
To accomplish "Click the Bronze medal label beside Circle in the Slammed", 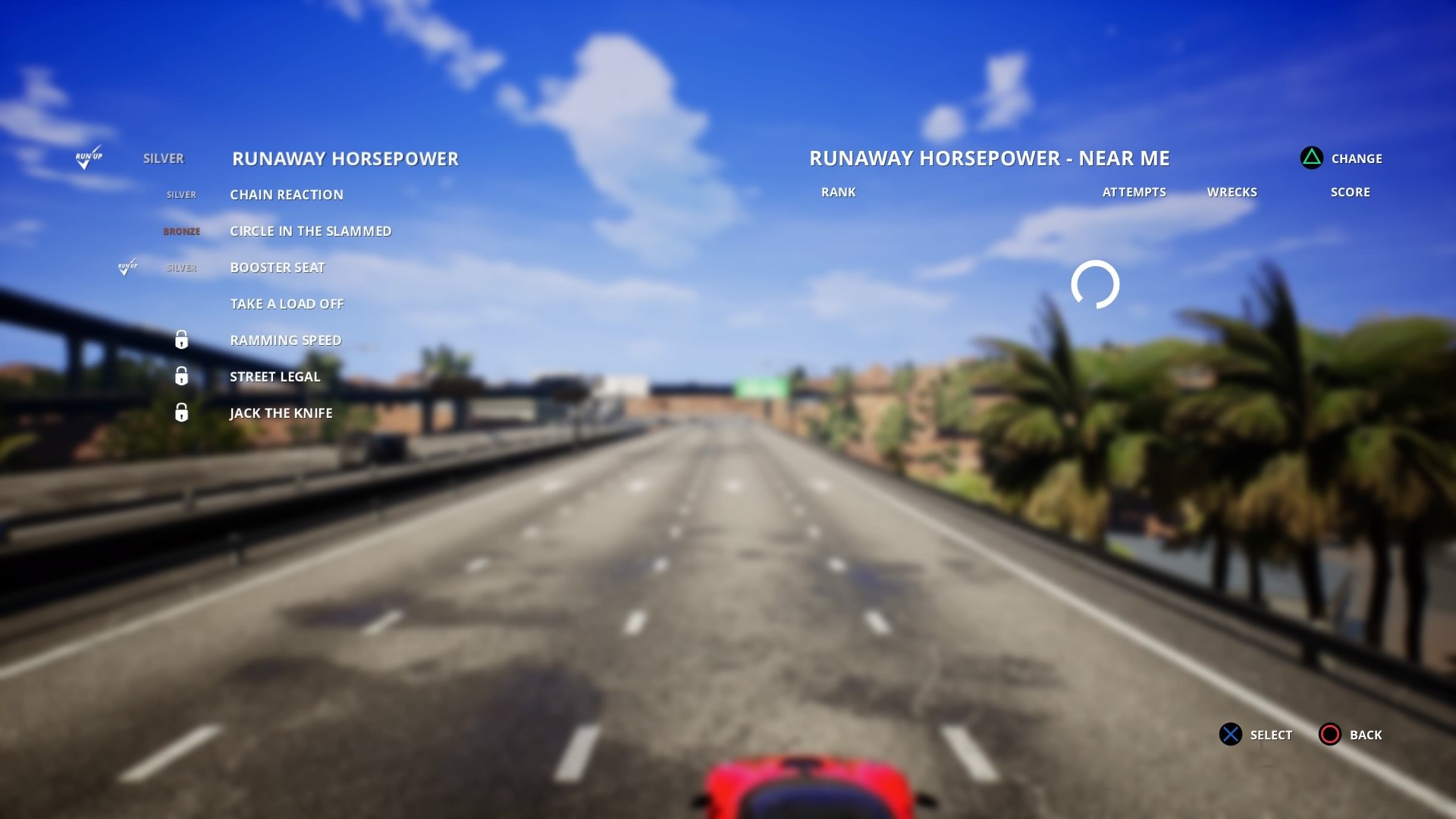I will click(x=182, y=231).
